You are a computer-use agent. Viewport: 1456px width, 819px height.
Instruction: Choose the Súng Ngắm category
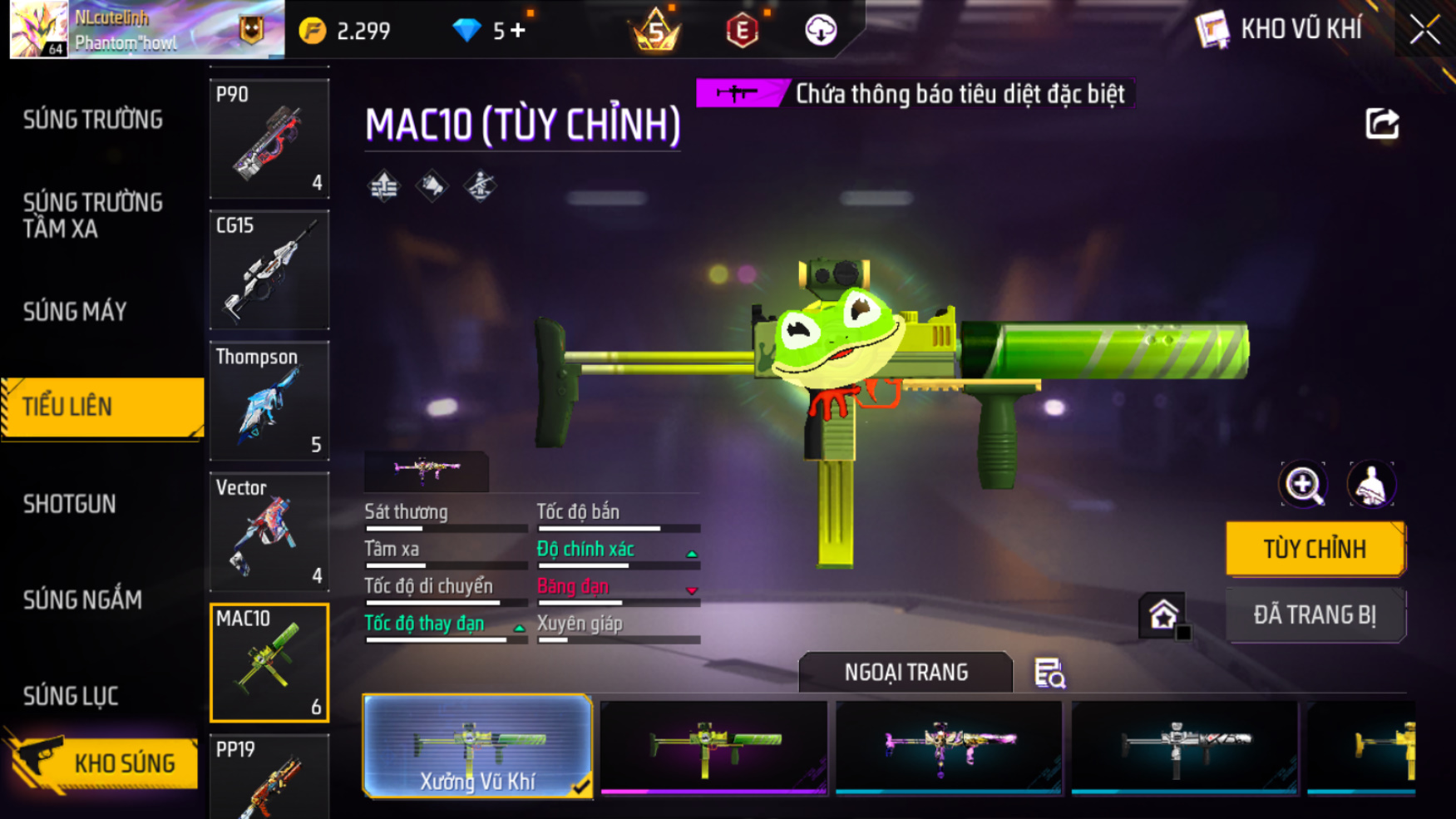point(82,599)
